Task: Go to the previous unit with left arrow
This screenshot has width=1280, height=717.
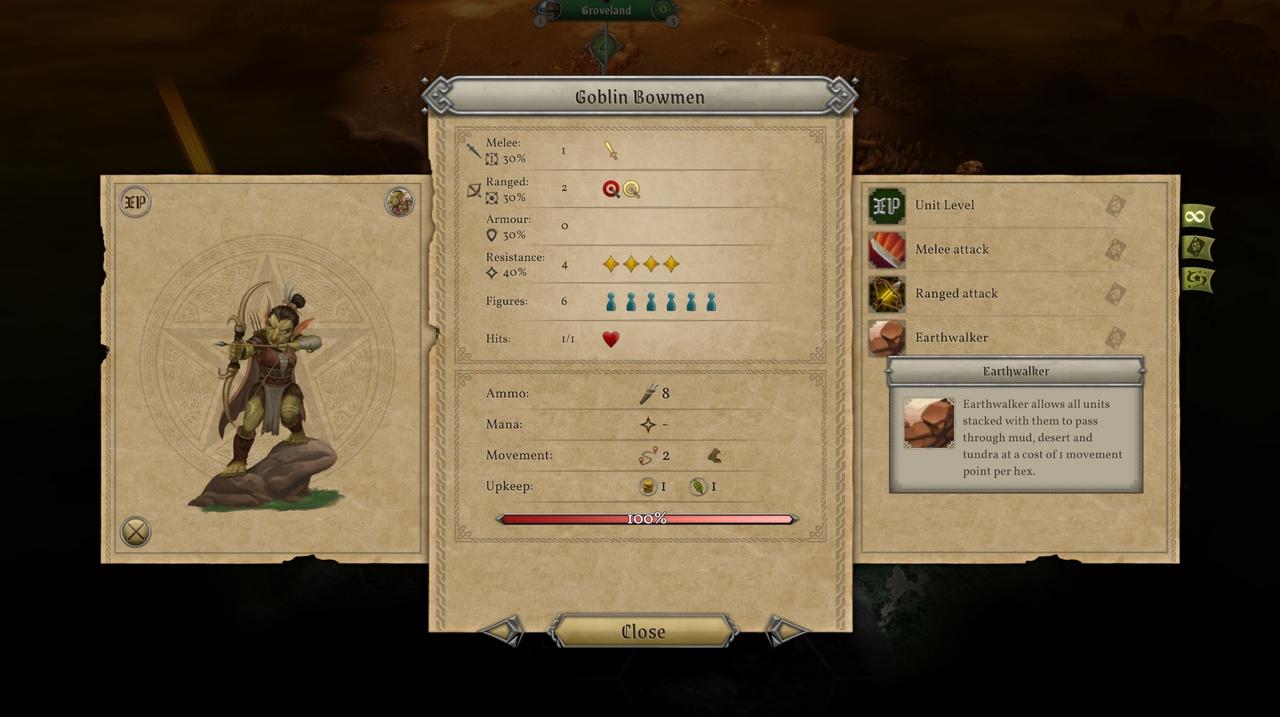Action: point(503,630)
